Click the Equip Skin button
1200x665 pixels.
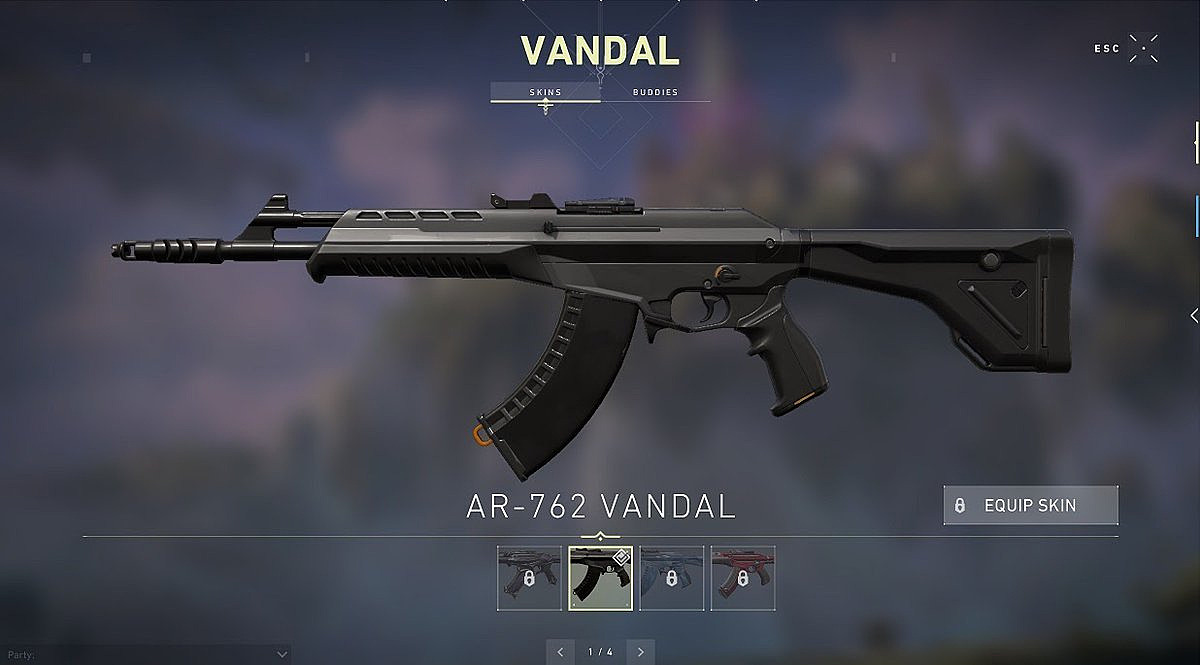[1030, 506]
